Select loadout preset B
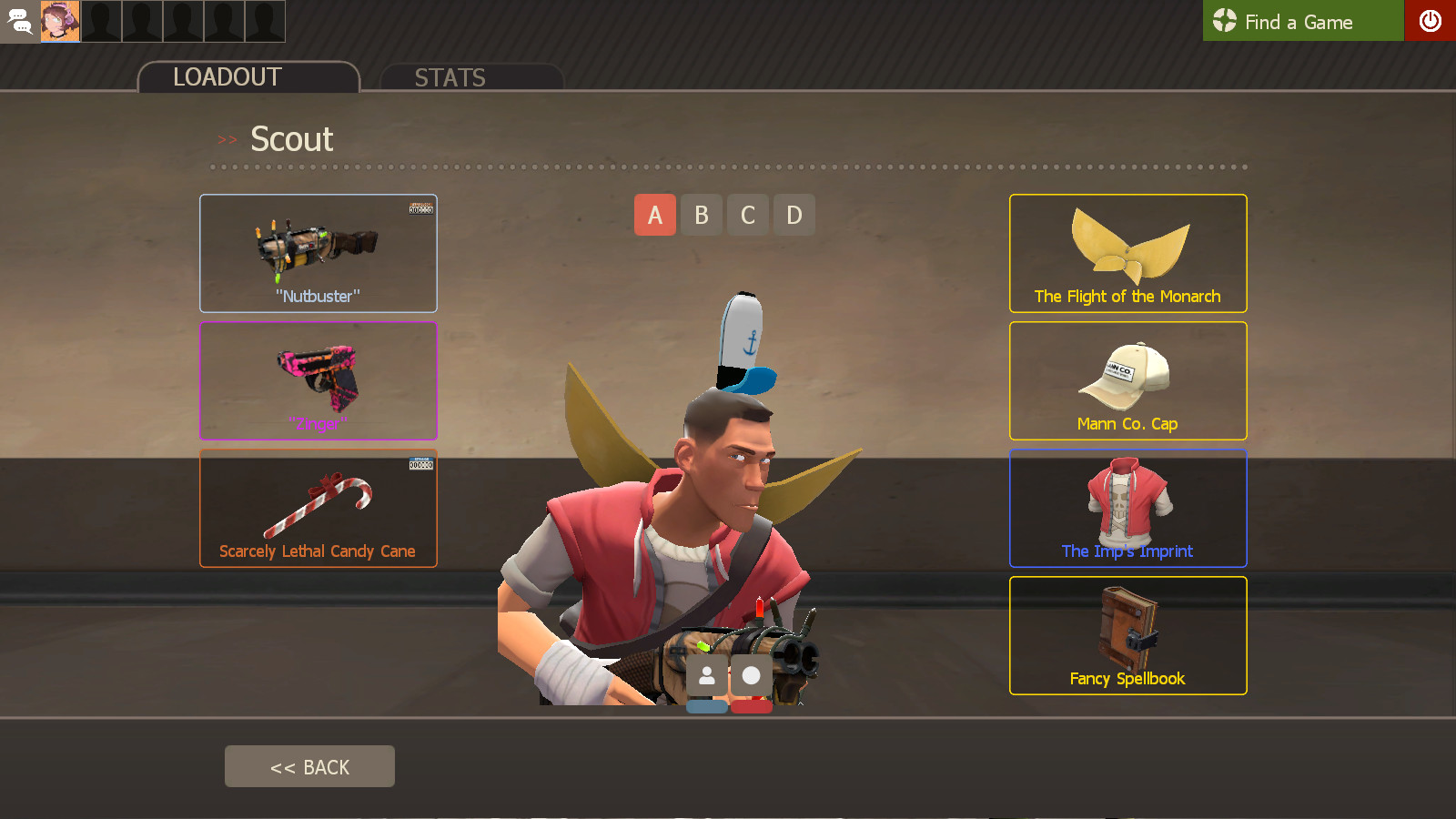 point(701,215)
